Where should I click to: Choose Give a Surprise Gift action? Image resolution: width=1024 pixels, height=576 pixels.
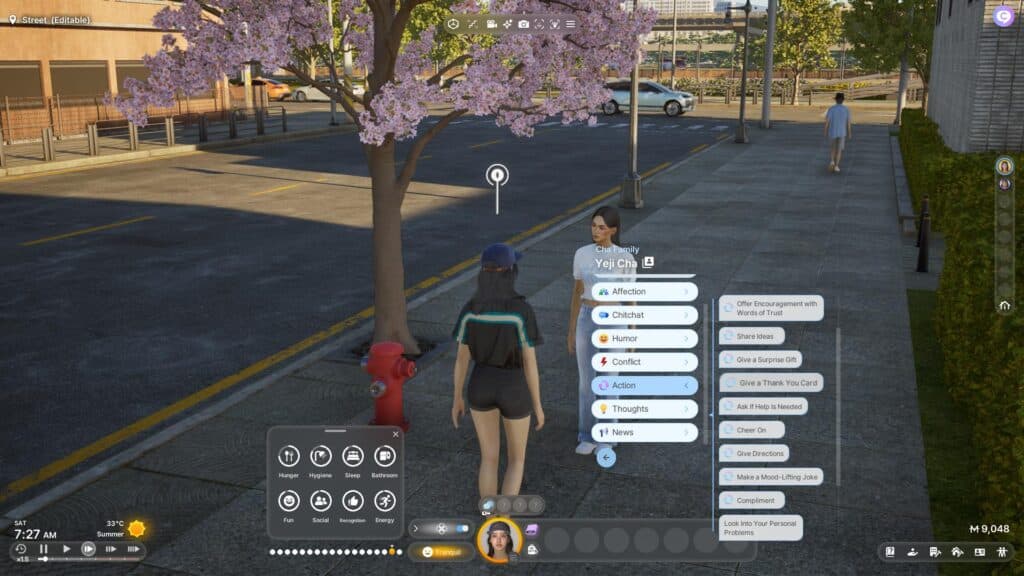(760, 359)
